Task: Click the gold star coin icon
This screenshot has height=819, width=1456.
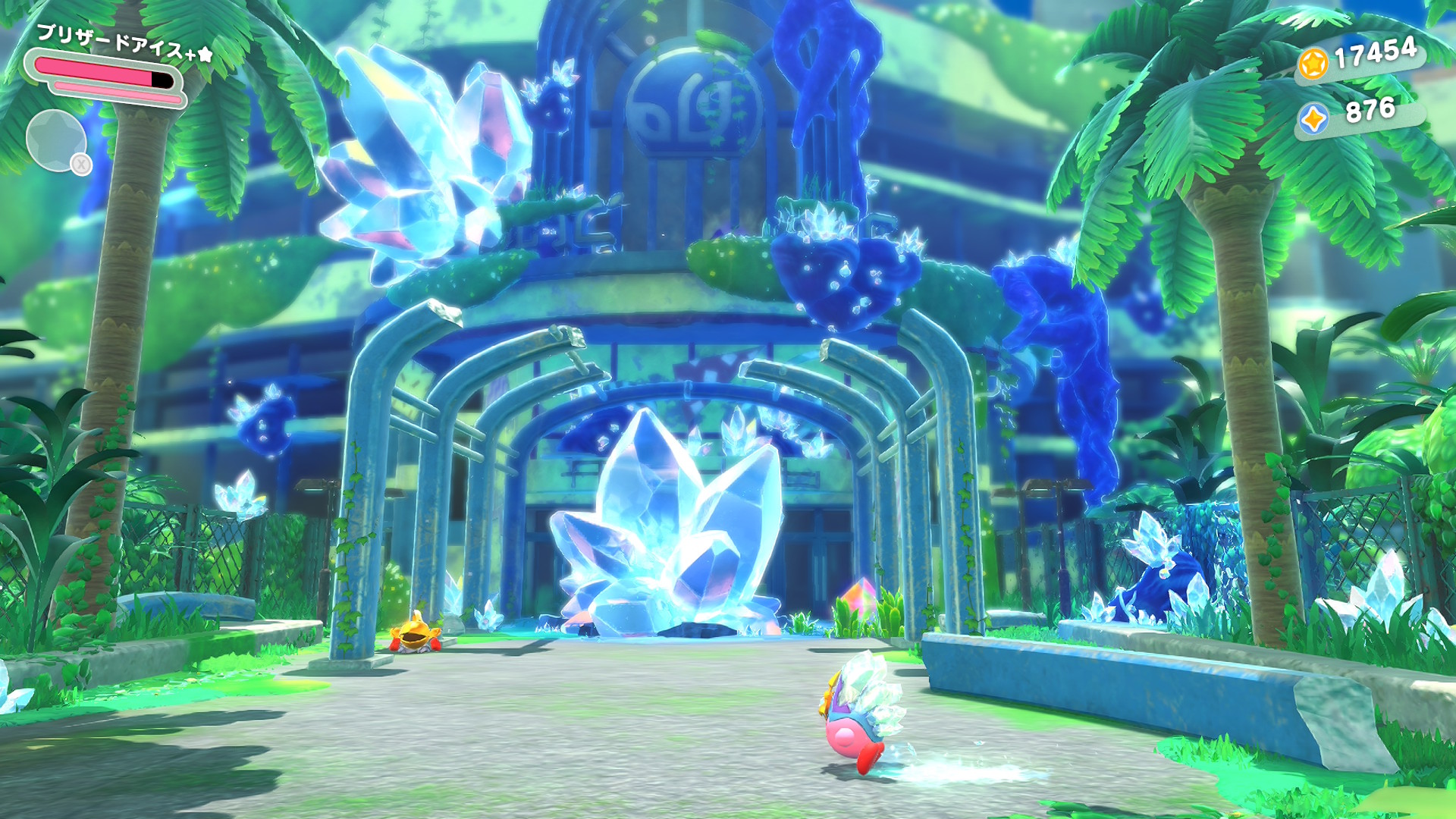Action: [1313, 63]
